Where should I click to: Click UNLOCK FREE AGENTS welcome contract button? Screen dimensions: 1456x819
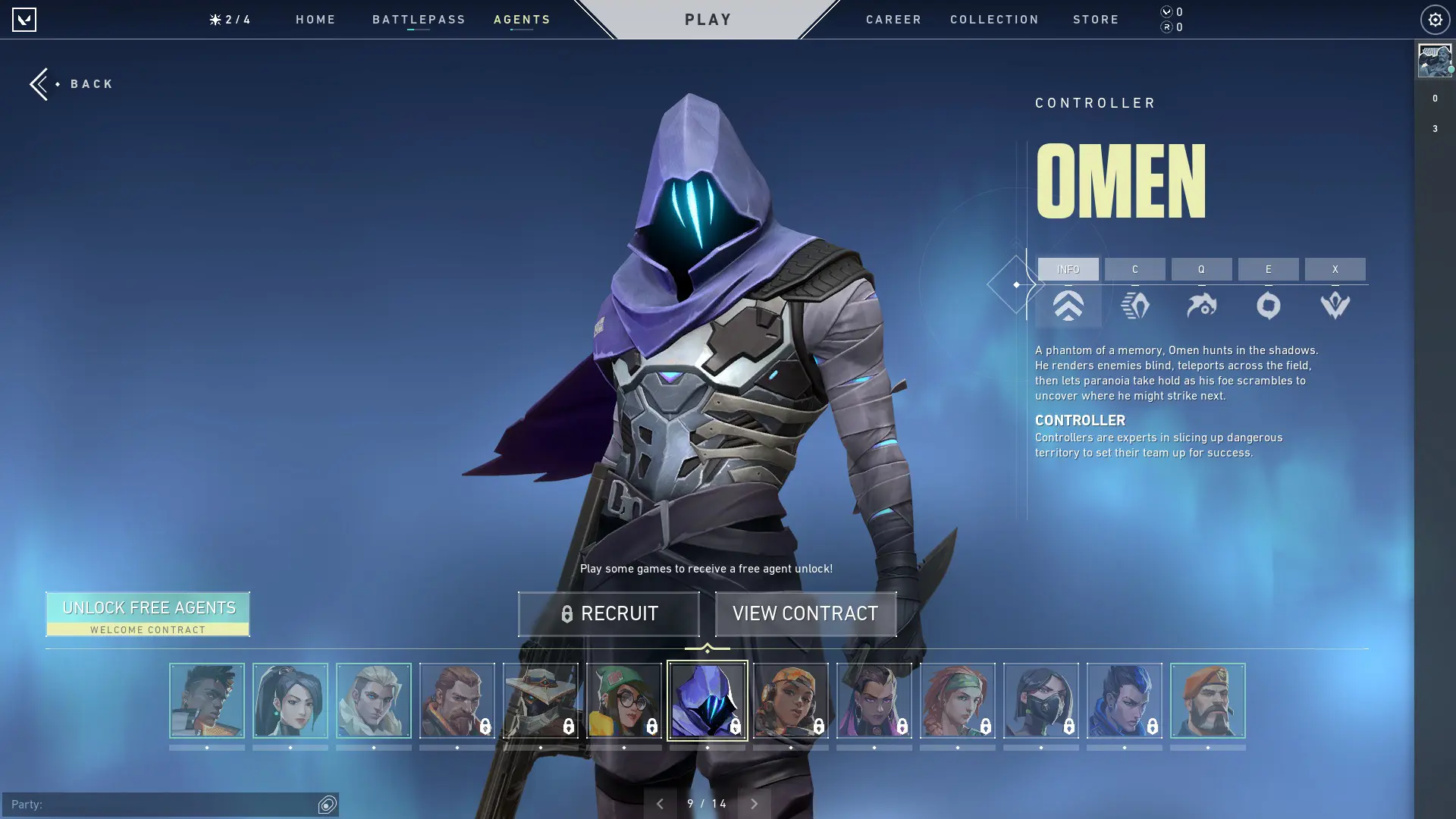click(148, 613)
